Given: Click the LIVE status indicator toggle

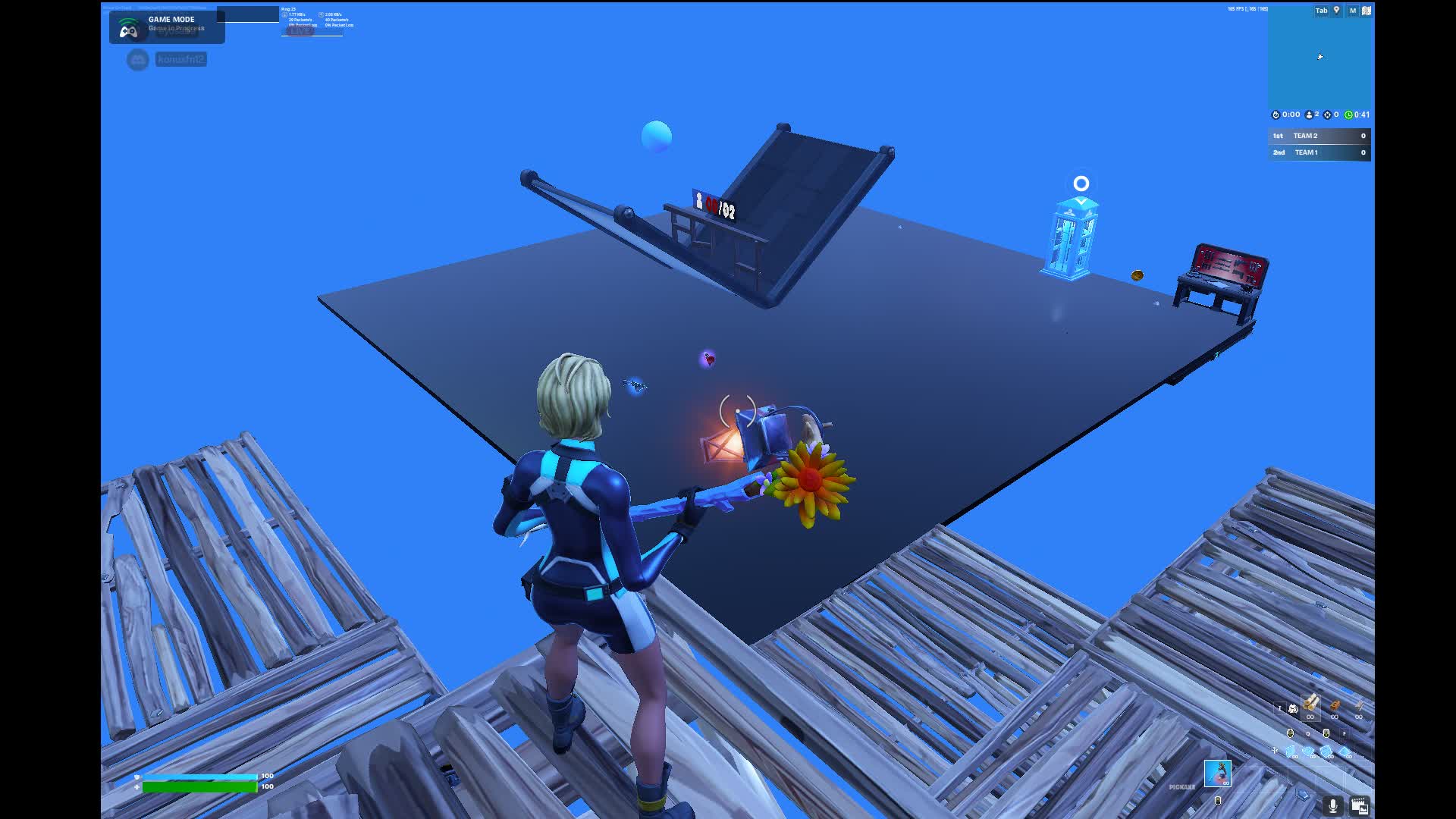Looking at the screenshot, I should coord(300,32).
